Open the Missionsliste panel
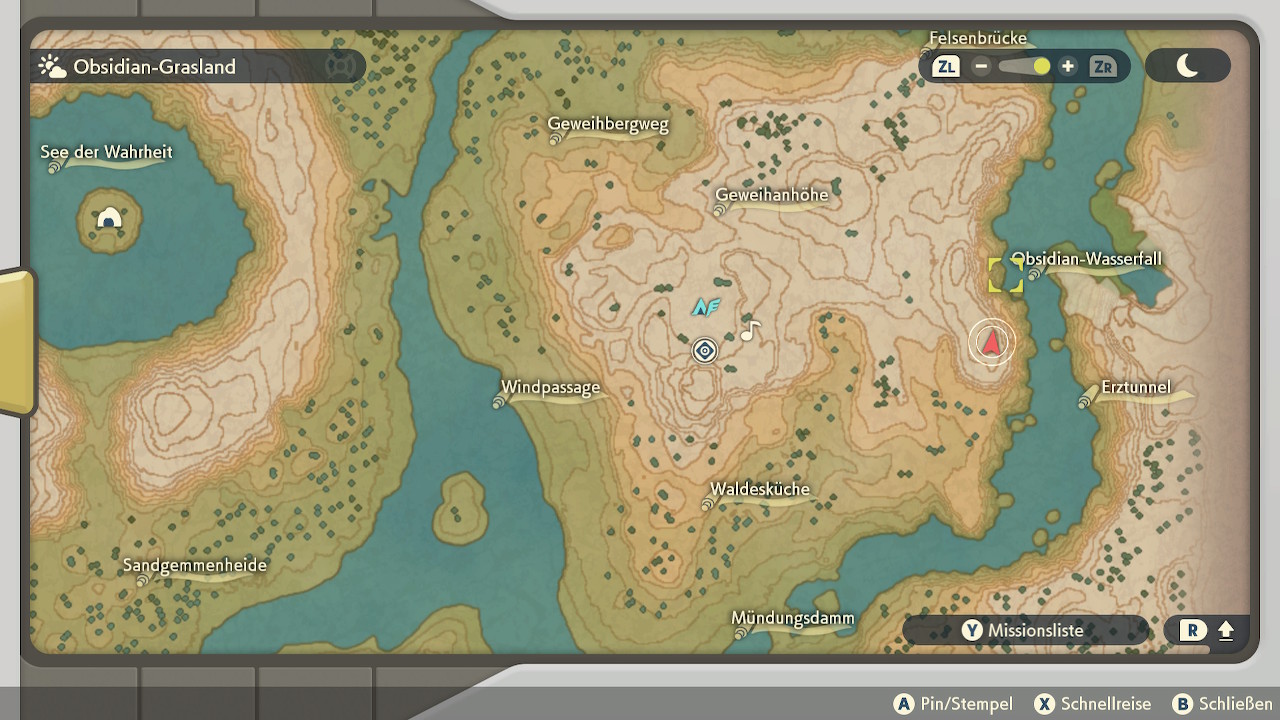The image size is (1280, 720). [1024, 631]
